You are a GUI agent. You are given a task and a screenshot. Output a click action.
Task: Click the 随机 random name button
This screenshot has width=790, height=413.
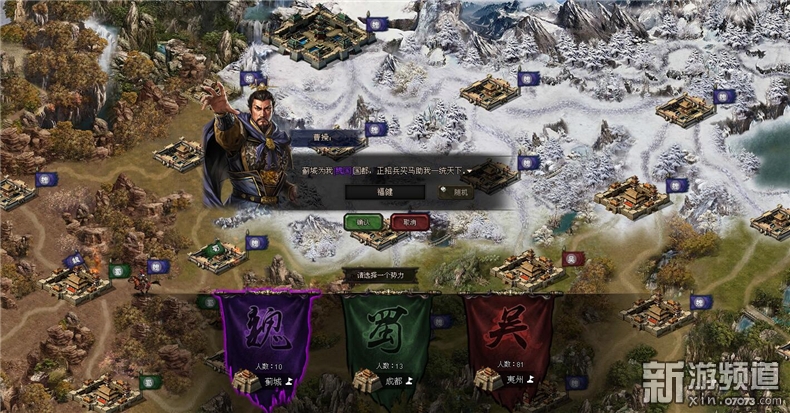454,193
